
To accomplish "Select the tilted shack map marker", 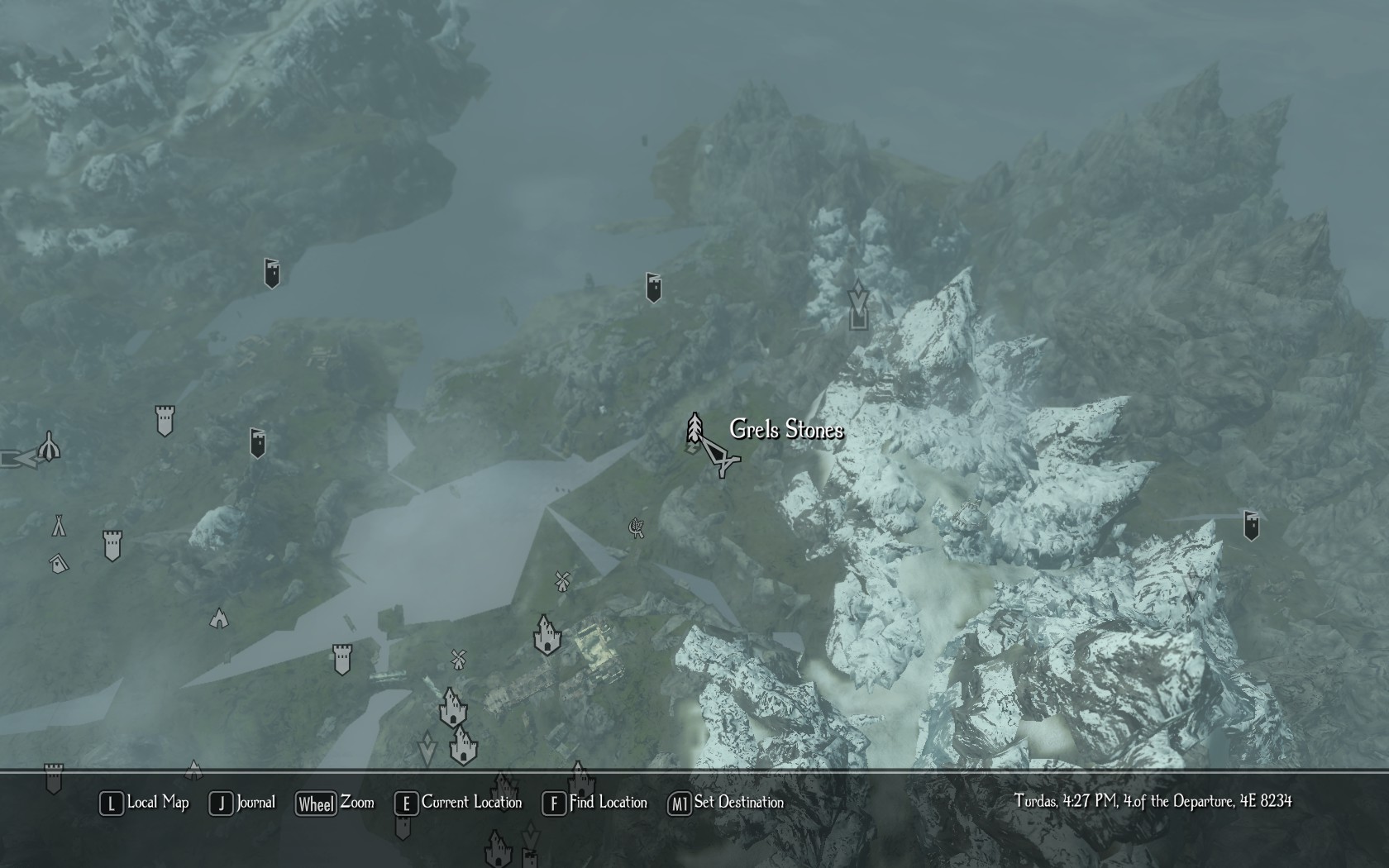I will tap(58, 564).
